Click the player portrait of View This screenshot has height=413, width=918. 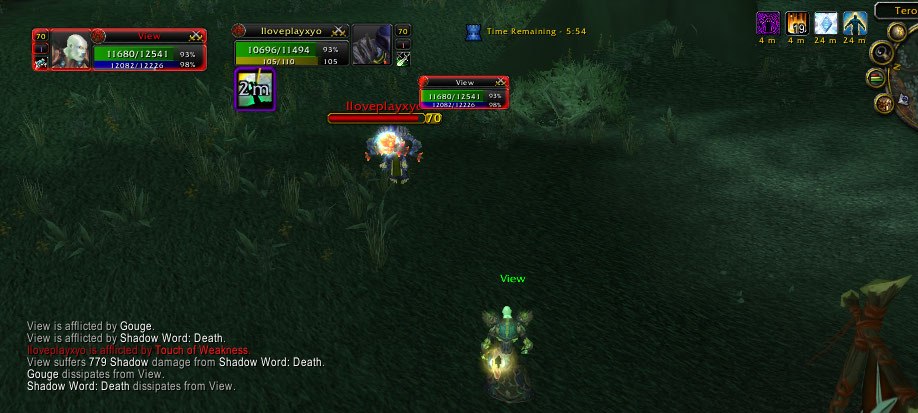point(70,49)
